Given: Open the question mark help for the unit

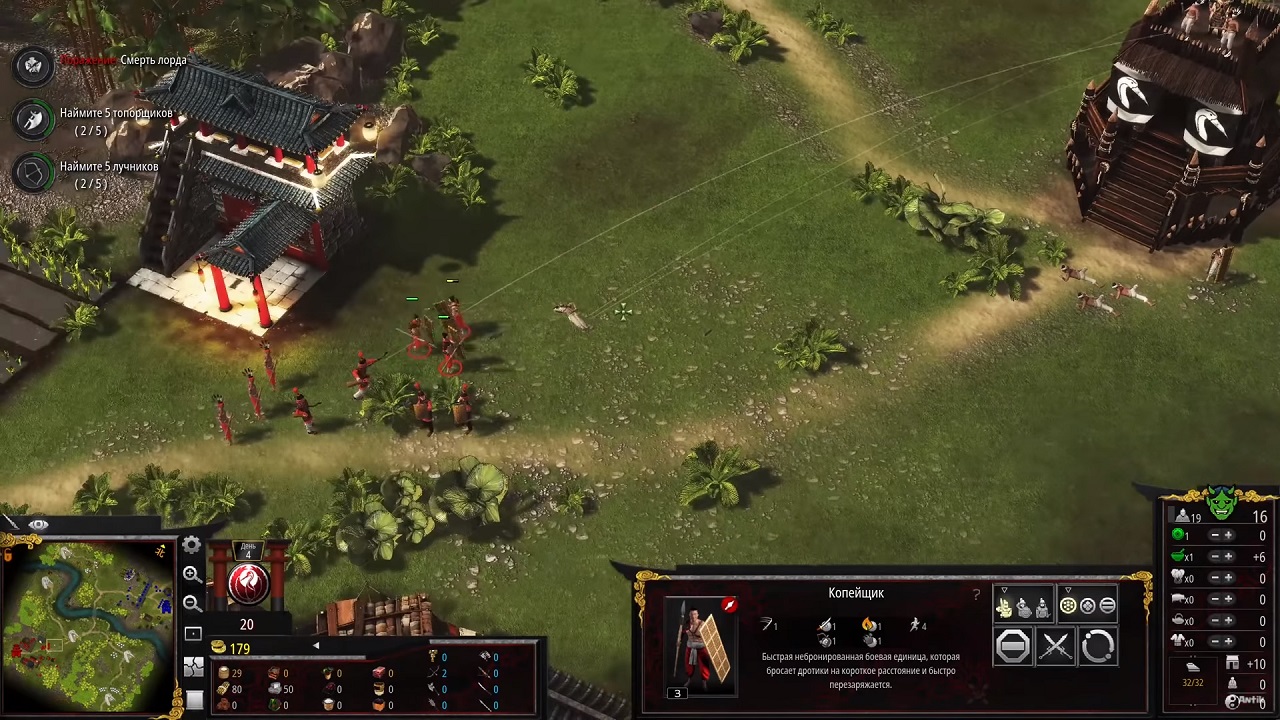Looking at the screenshot, I should click(x=976, y=595).
